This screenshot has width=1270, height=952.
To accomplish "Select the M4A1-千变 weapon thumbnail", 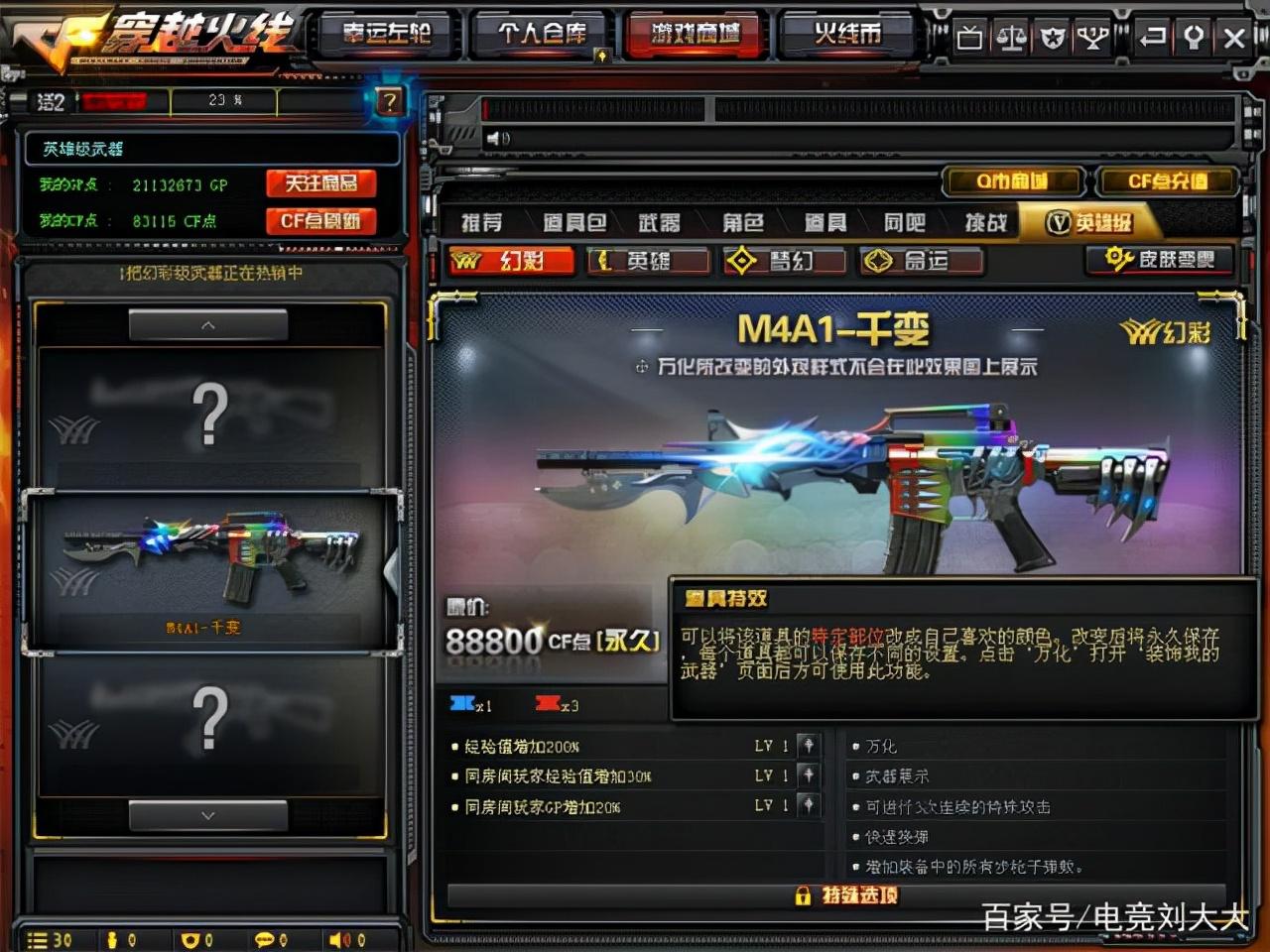I will [207, 565].
